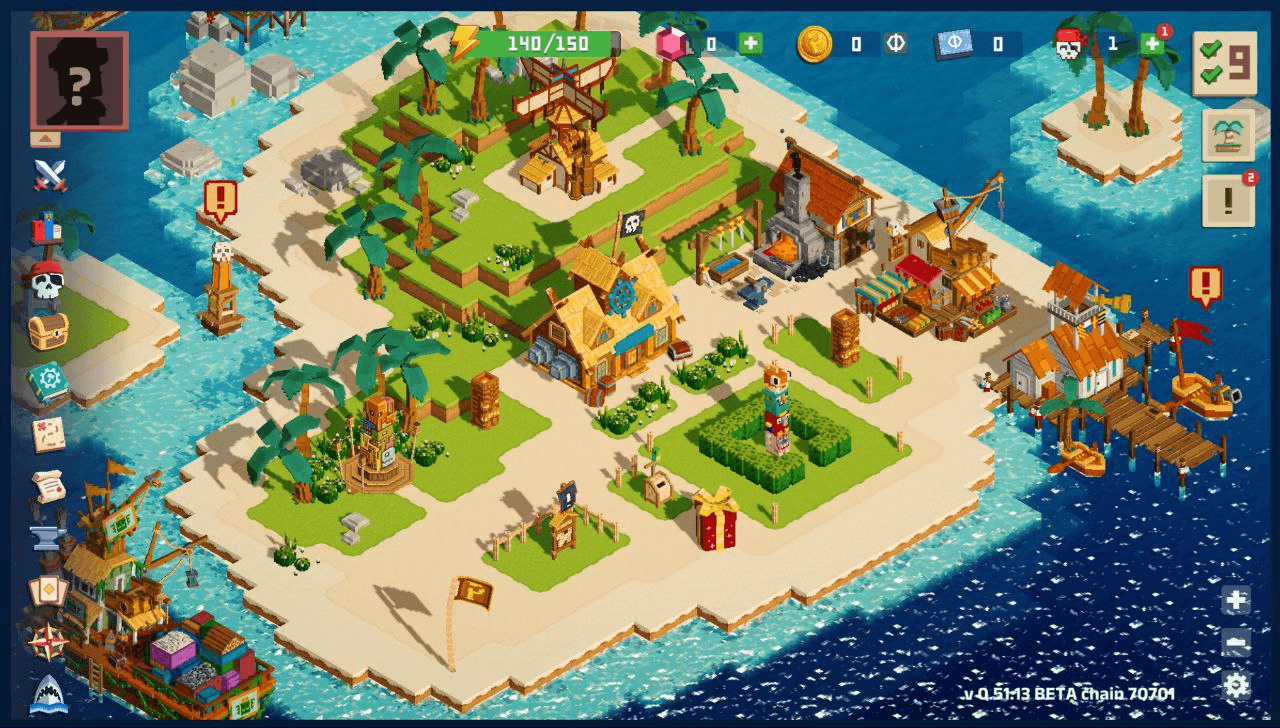Add pirate crew with green plus
The width and height of the screenshot is (1280, 728).
coord(1152,44)
